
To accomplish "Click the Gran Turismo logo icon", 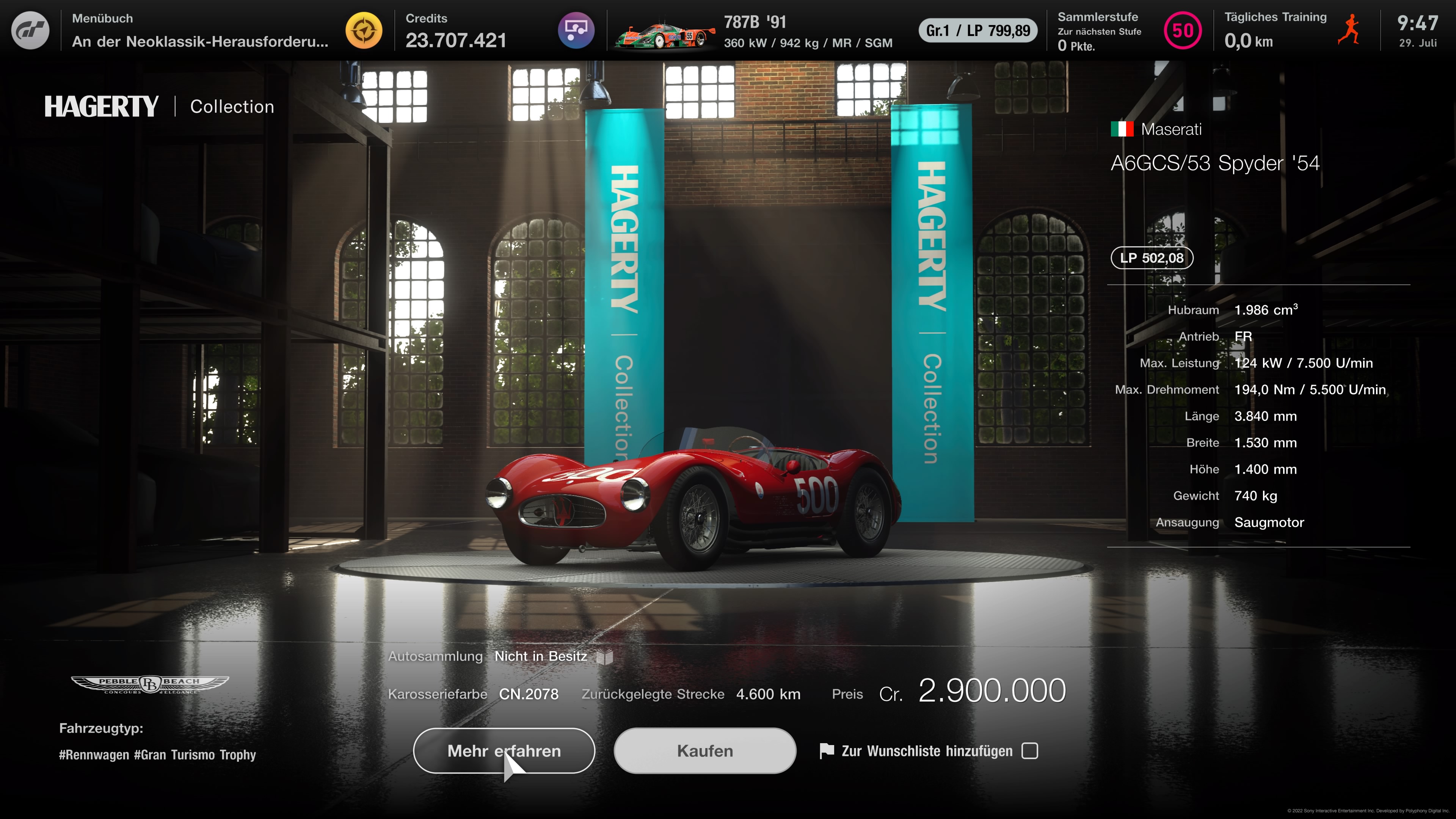I will (30, 30).
